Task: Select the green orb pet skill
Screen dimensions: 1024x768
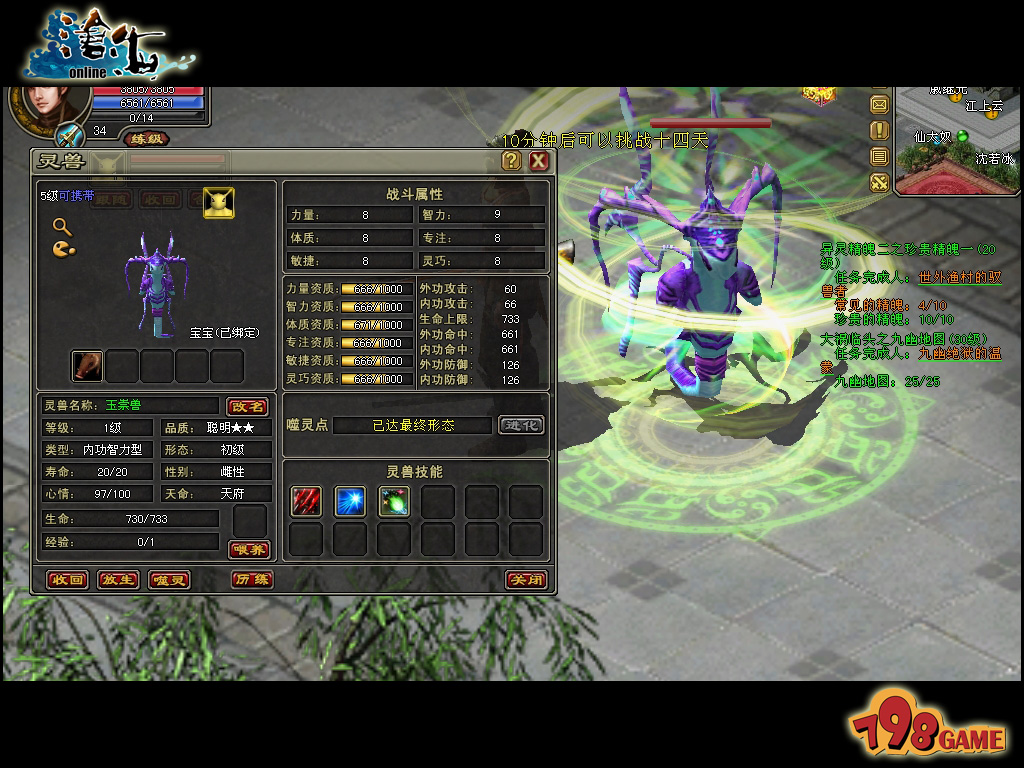Action: [x=394, y=502]
